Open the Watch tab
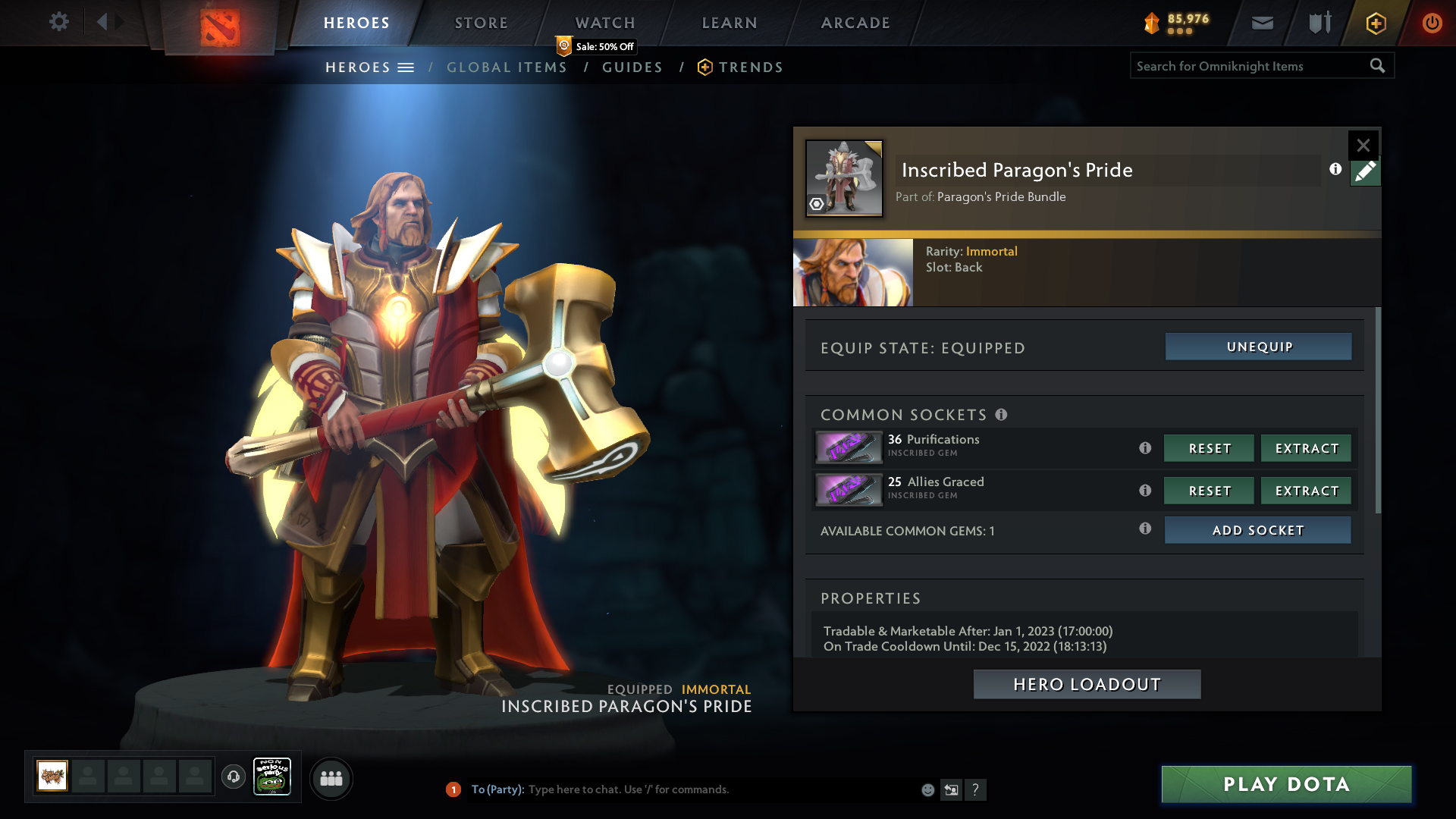Screen dimensions: 1456x819 604,23
